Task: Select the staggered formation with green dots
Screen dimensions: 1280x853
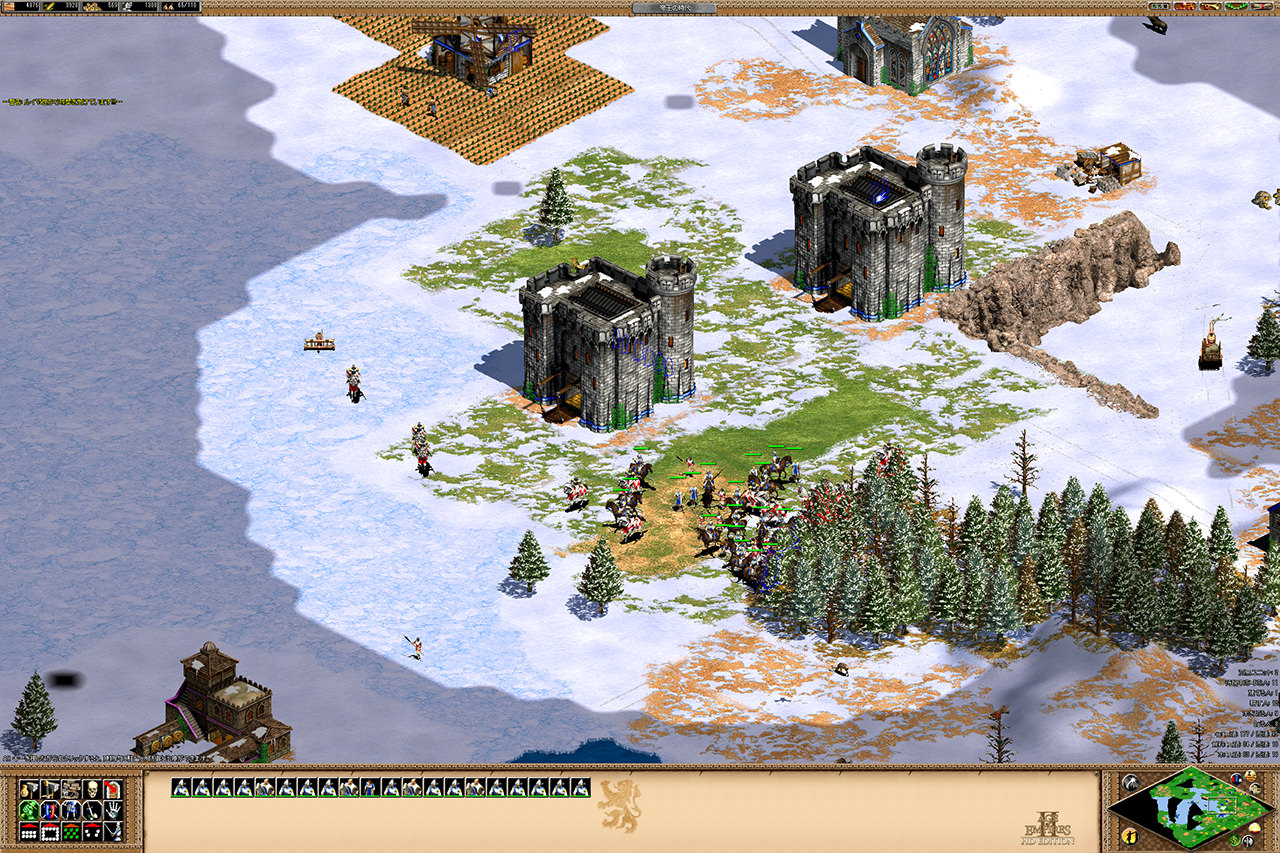Action: click(71, 831)
